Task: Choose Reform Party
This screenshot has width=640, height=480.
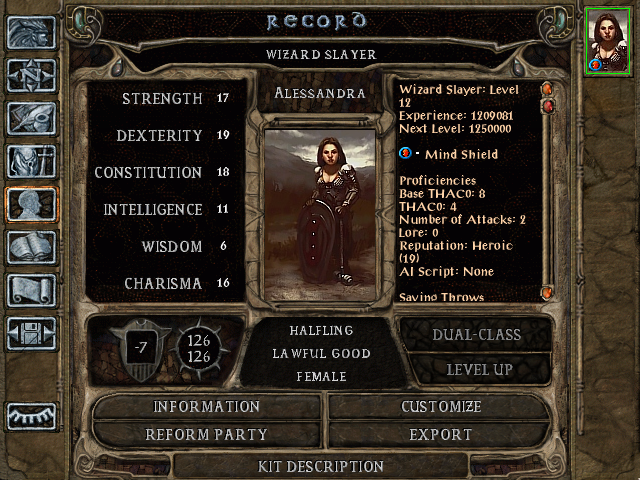Action: pos(207,435)
